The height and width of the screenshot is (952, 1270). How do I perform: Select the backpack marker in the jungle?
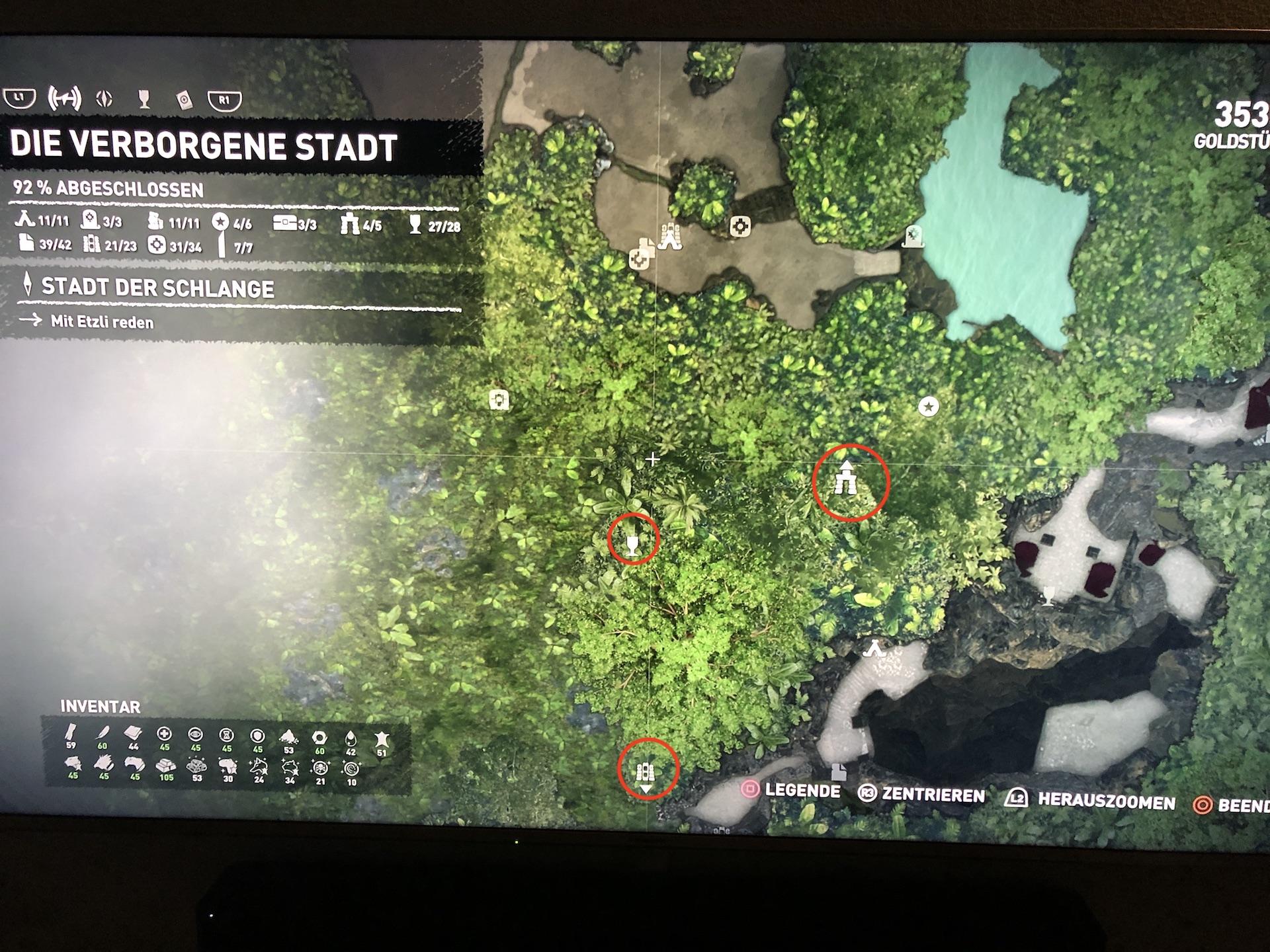(x=499, y=400)
